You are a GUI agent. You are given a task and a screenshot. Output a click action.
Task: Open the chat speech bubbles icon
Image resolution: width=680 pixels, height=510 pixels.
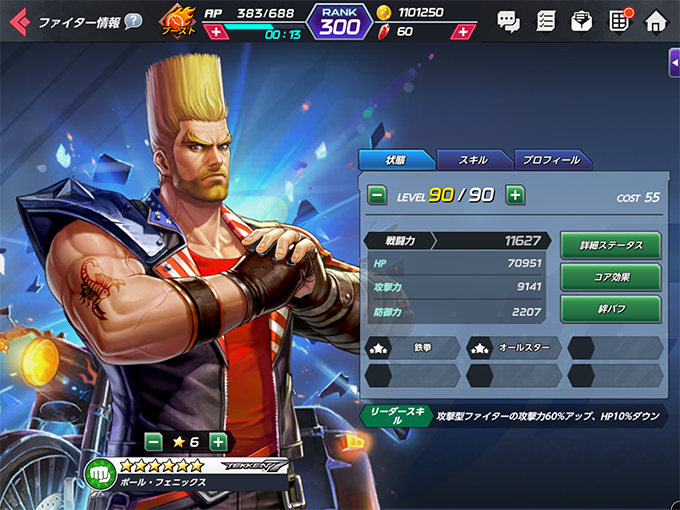509,20
